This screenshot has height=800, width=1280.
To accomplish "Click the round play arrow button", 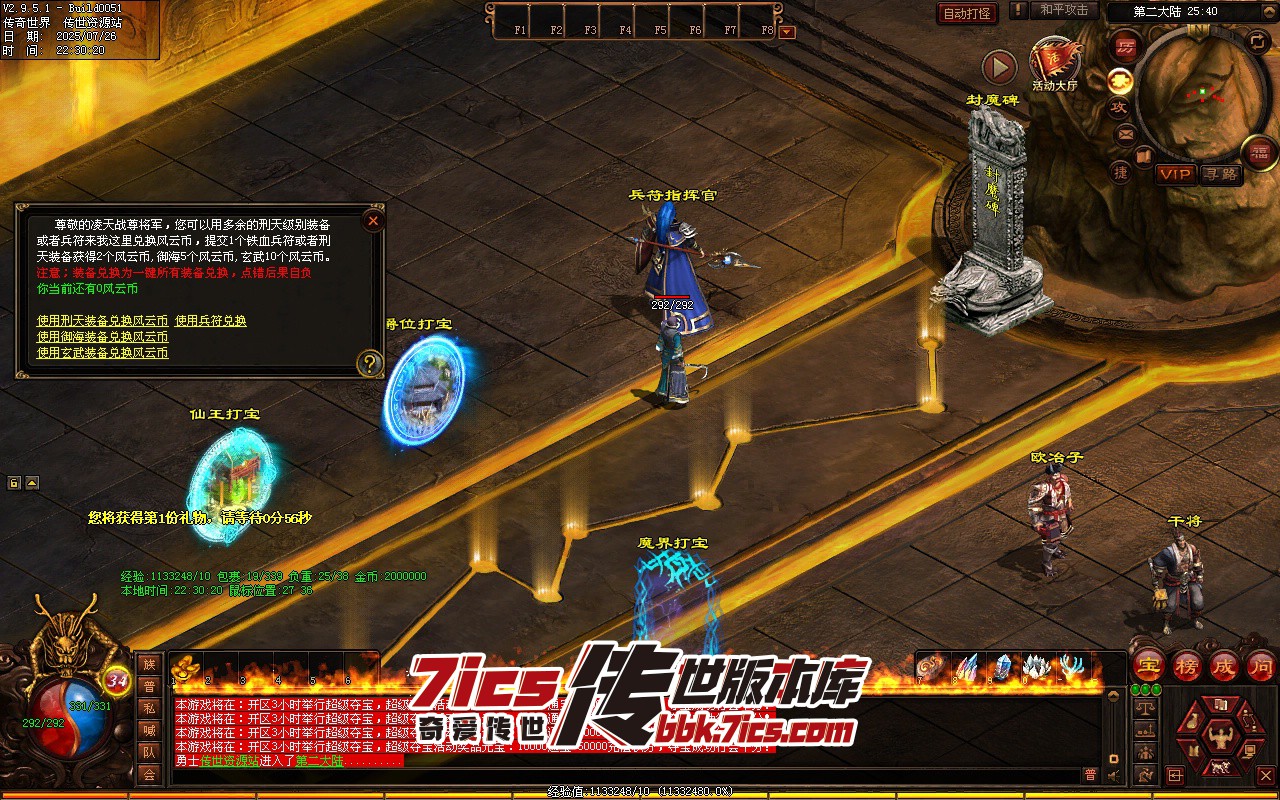I will click(998, 67).
